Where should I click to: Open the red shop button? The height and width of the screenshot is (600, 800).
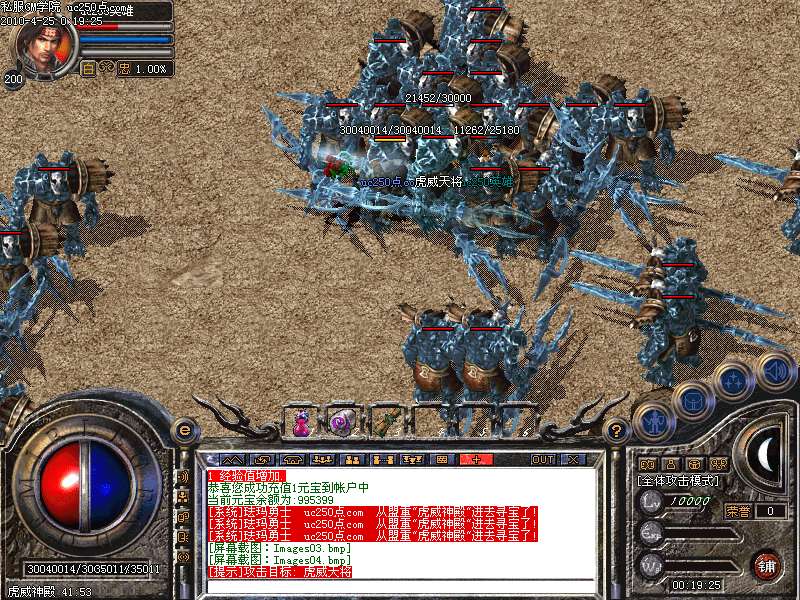(766, 564)
